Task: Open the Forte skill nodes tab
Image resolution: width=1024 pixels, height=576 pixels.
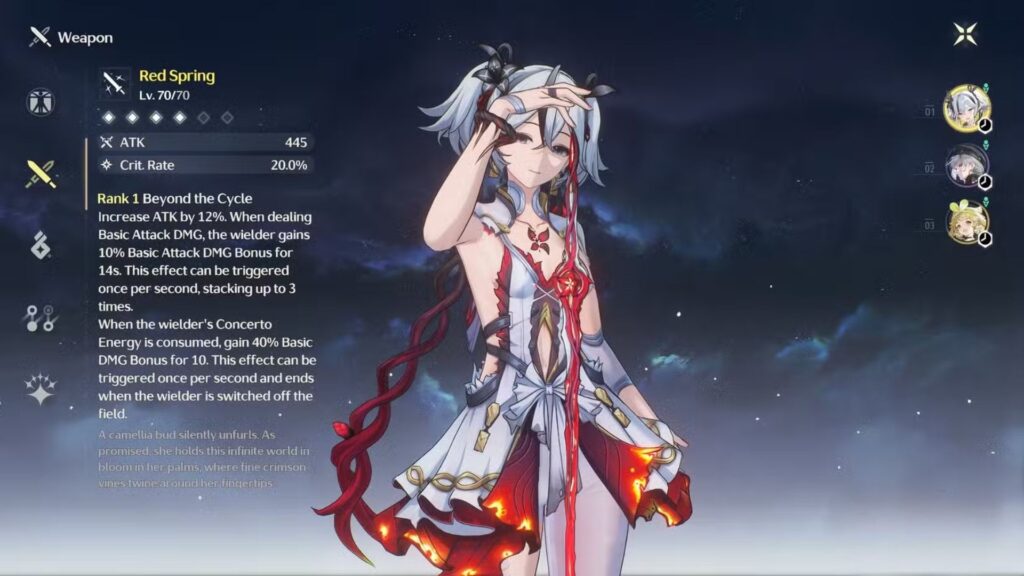Action: (41, 318)
